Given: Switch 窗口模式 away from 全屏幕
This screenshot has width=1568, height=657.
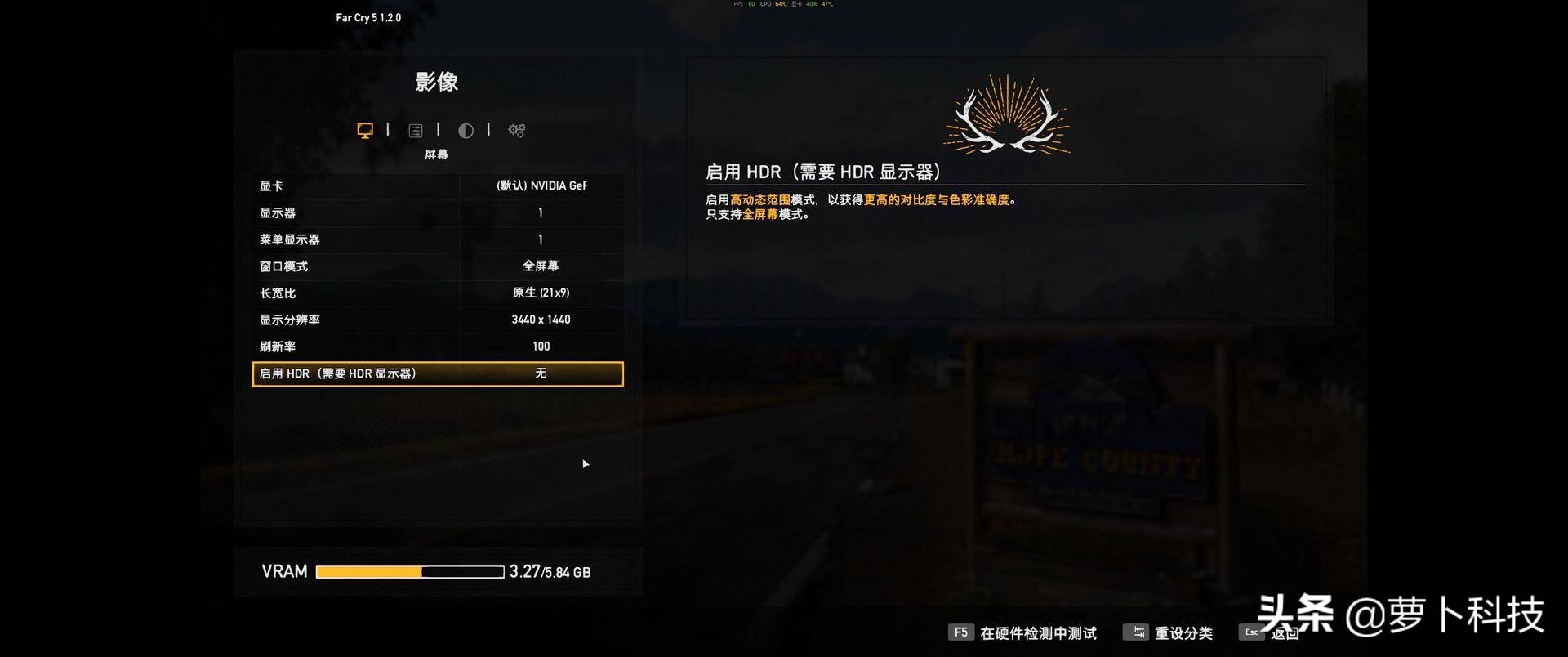Looking at the screenshot, I should (541, 266).
